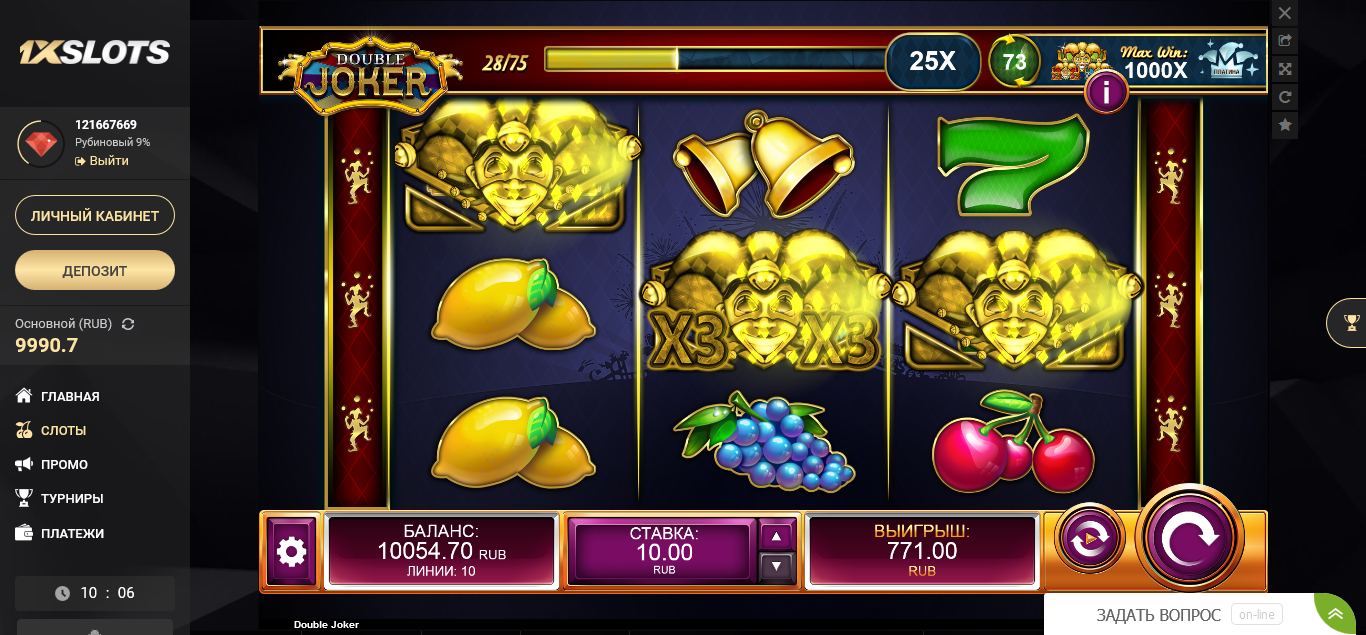1366x635 pixels.
Task: Open the Задать вопрос chat
Action: (1158, 615)
